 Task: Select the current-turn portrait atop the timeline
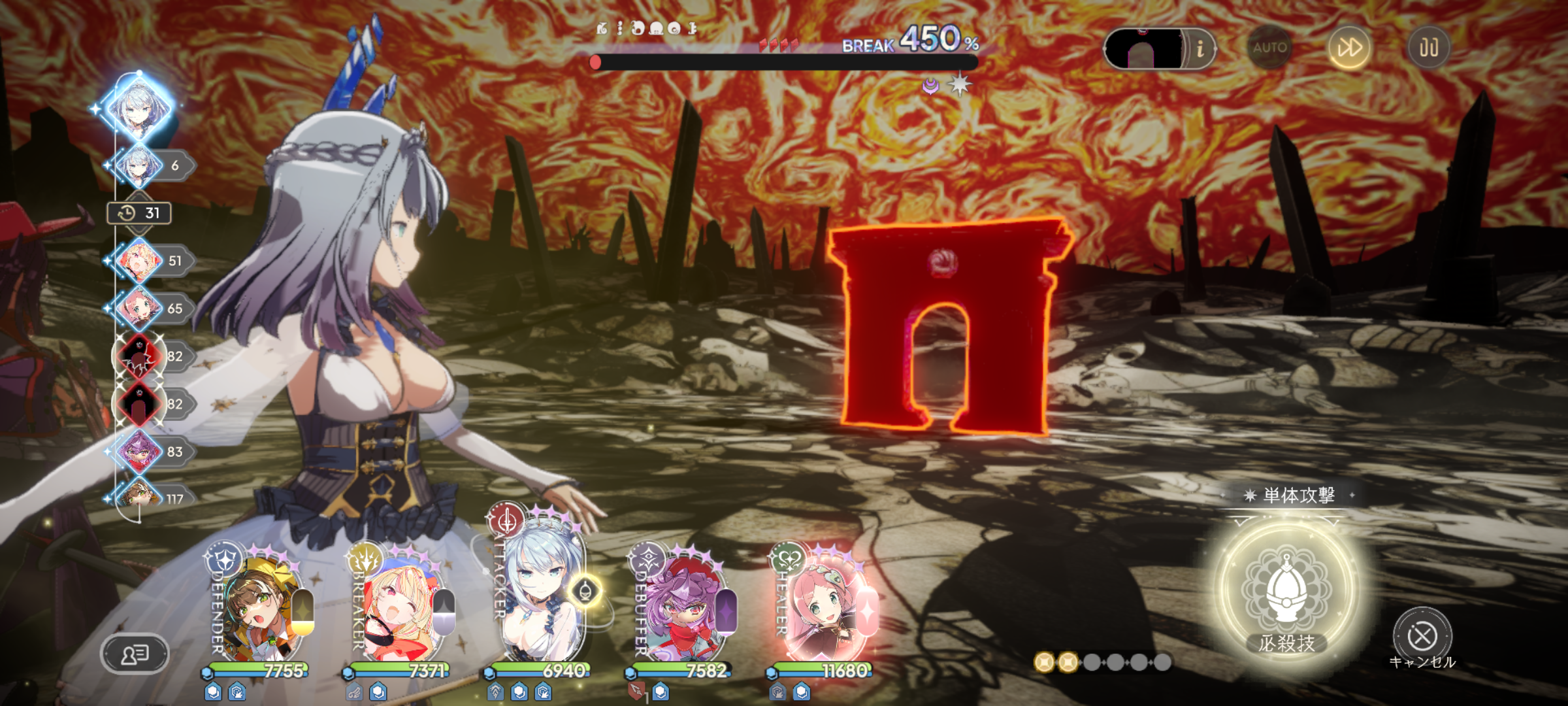tap(139, 108)
